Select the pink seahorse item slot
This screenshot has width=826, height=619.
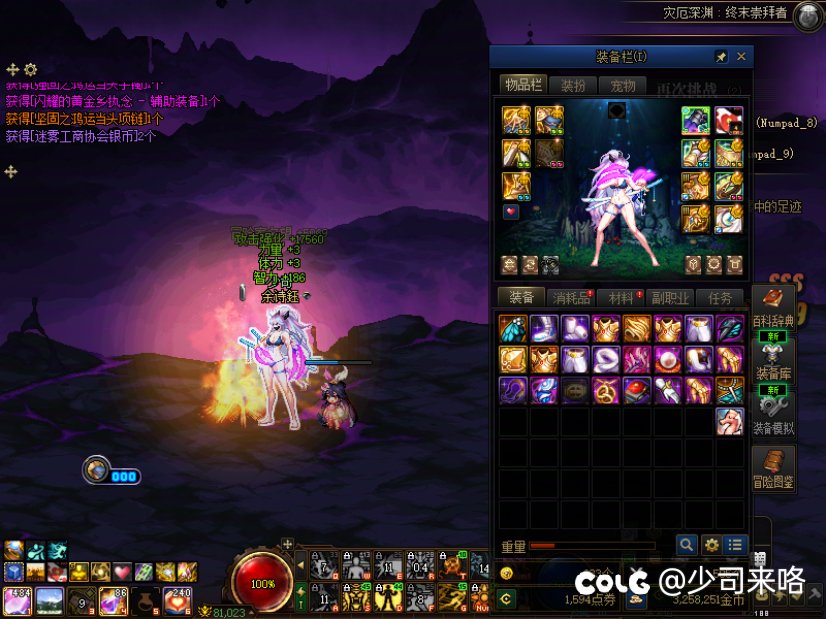pos(730,421)
